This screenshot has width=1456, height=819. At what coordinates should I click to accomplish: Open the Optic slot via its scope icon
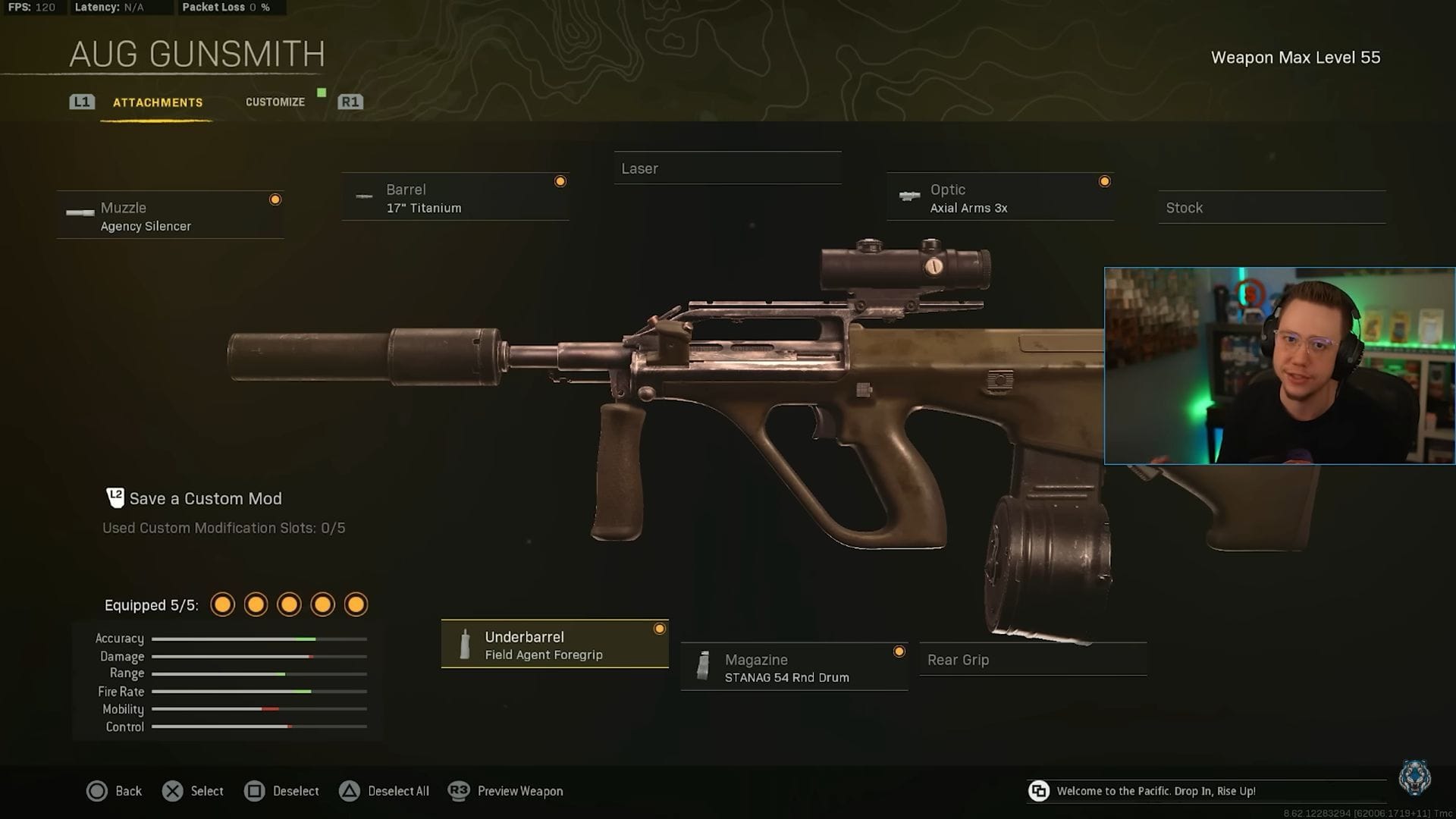pos(909,196)
